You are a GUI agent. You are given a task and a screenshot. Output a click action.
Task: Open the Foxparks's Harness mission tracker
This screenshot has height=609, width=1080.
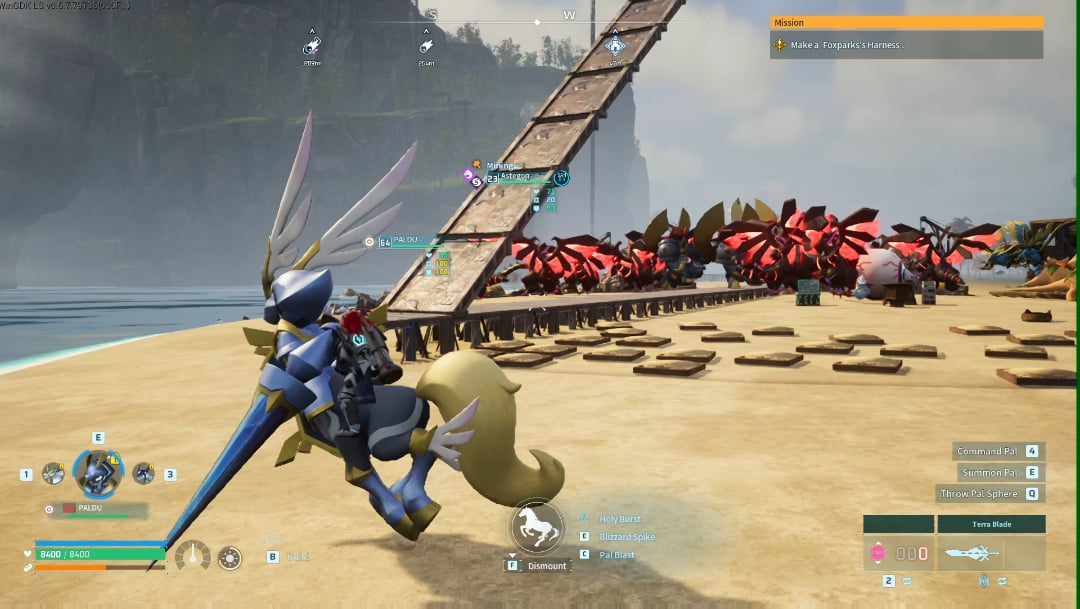[905, 45]
